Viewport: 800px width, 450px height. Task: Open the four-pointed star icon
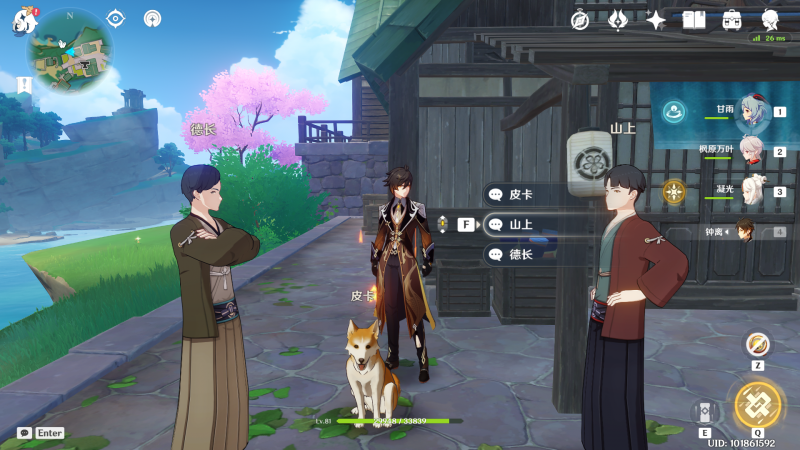656,19
